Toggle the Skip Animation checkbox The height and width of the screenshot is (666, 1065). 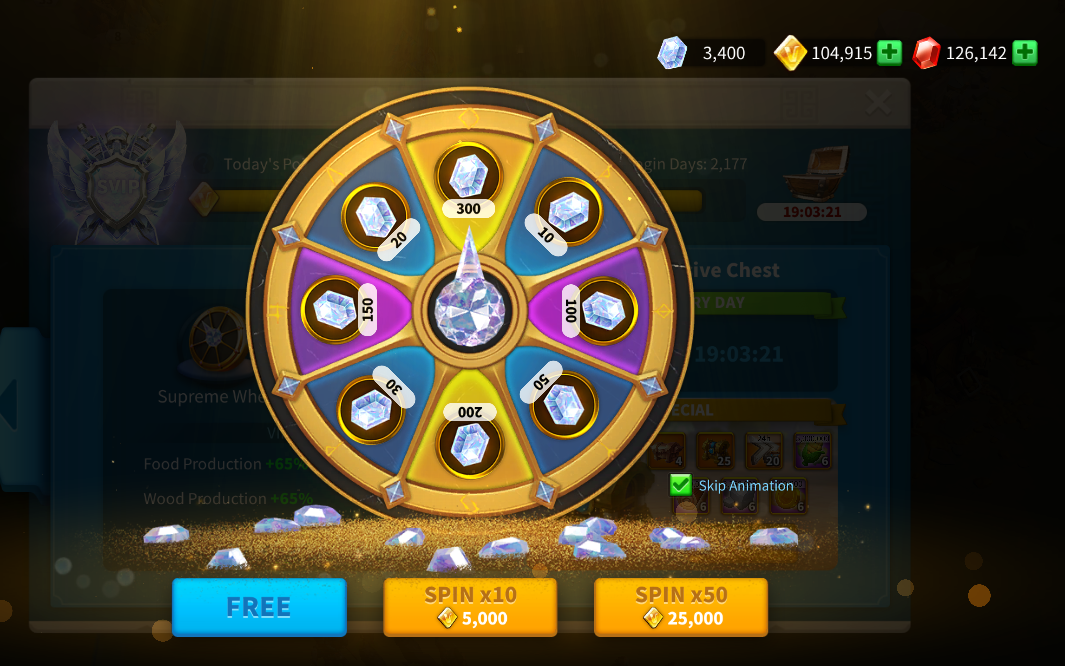pyautogui.click(x=681, y=485)
